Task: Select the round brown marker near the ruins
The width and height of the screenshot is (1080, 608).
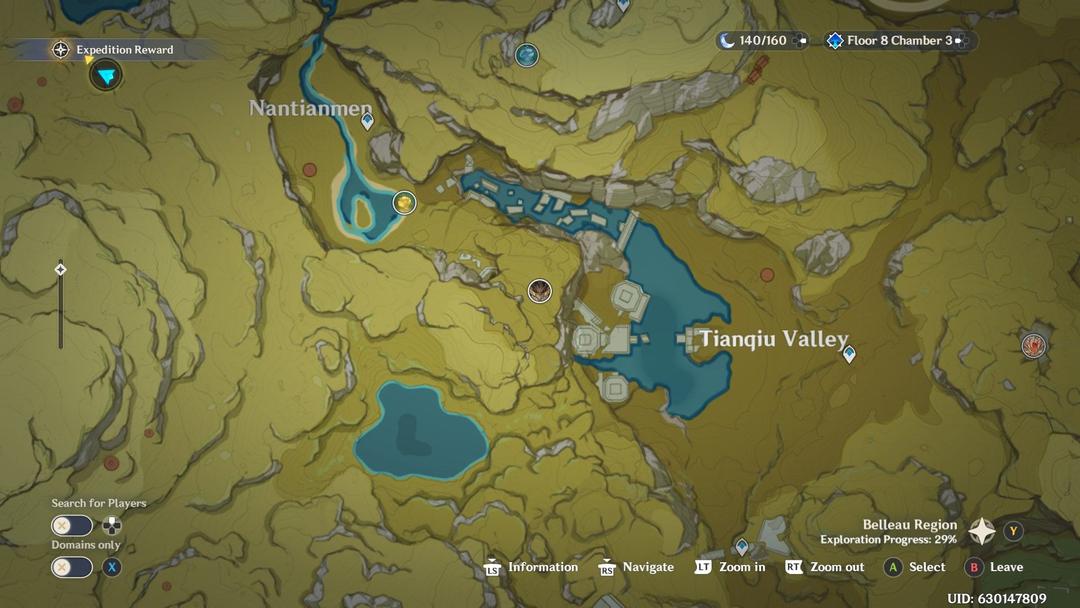Action: [x=540, y=291]
